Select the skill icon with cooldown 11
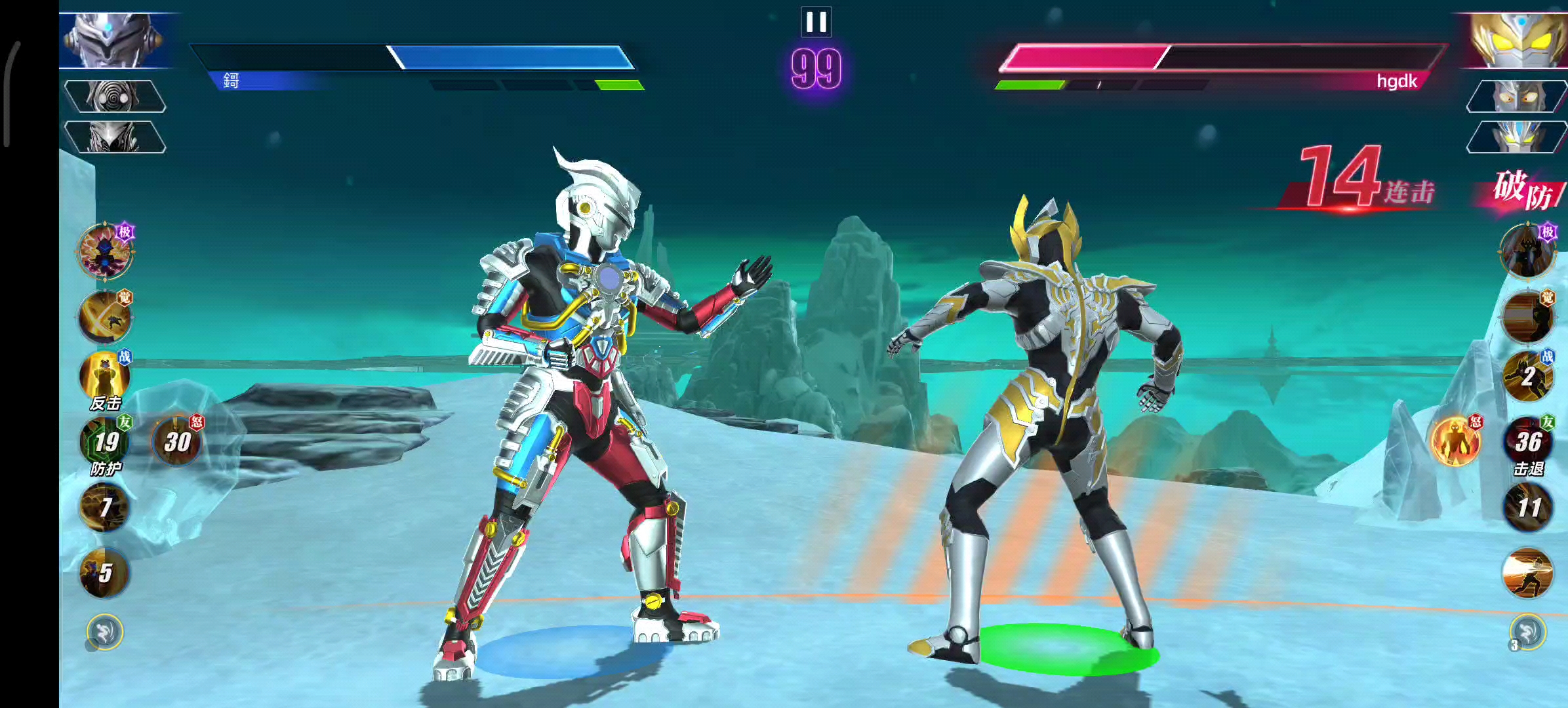 tap(1527, 507)
